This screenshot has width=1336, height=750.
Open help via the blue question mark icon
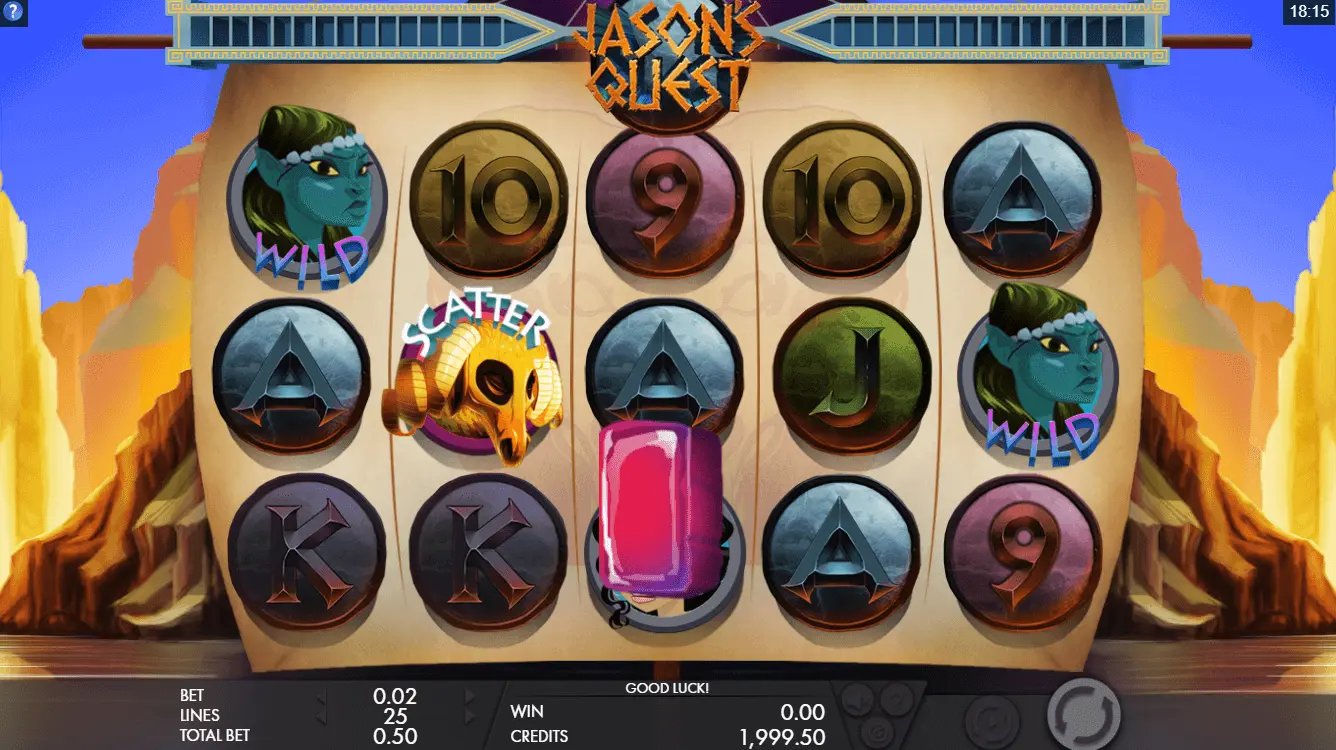coord(12,11)
